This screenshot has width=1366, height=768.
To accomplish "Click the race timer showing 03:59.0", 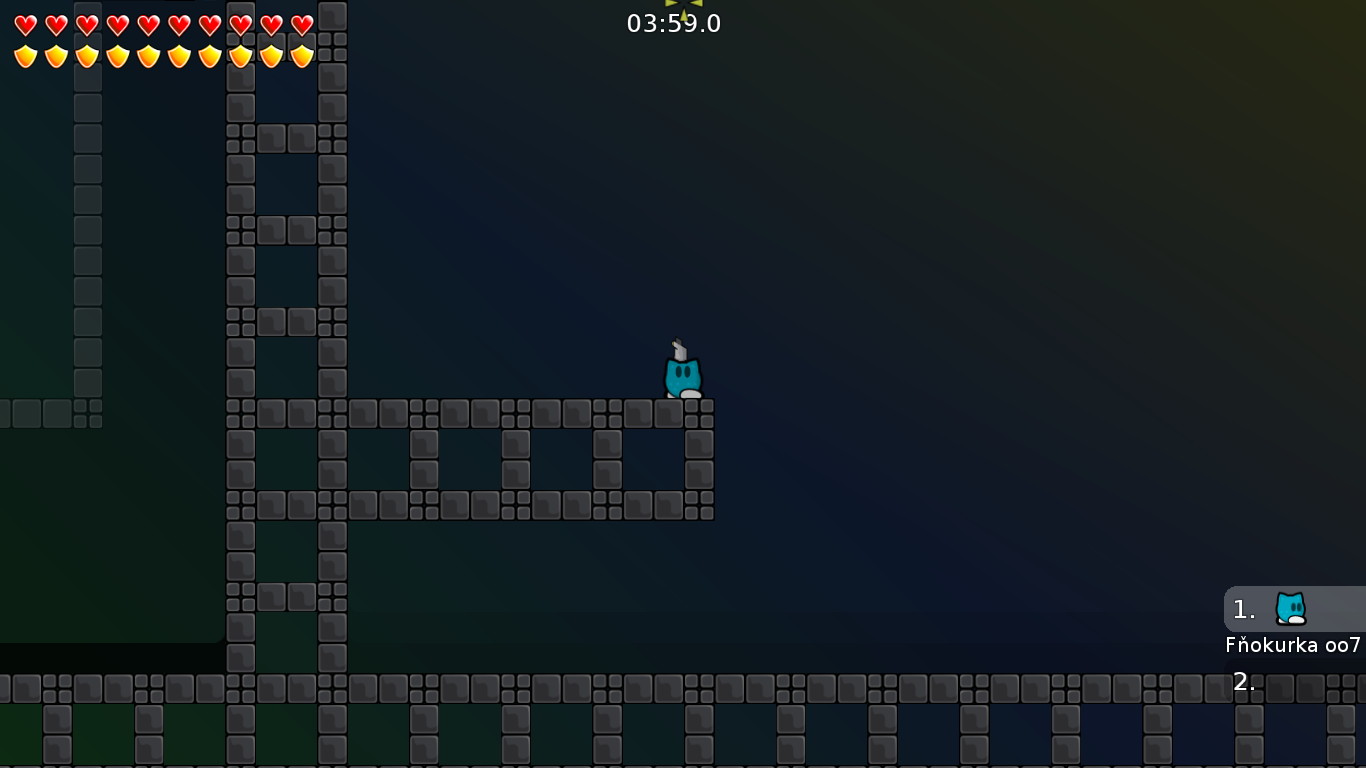I will (x=673, y=24).
